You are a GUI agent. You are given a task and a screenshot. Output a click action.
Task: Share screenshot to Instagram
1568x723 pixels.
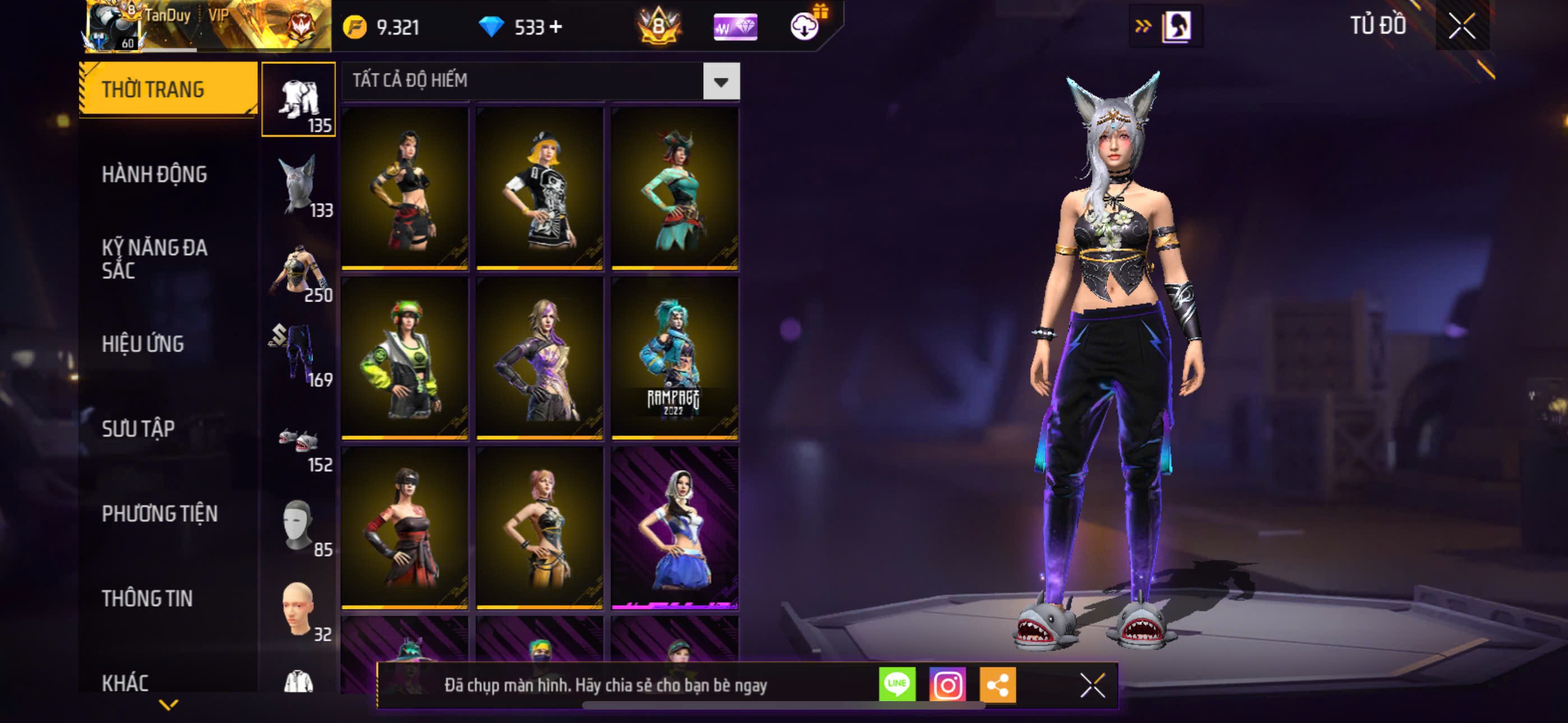click(947, 685)
